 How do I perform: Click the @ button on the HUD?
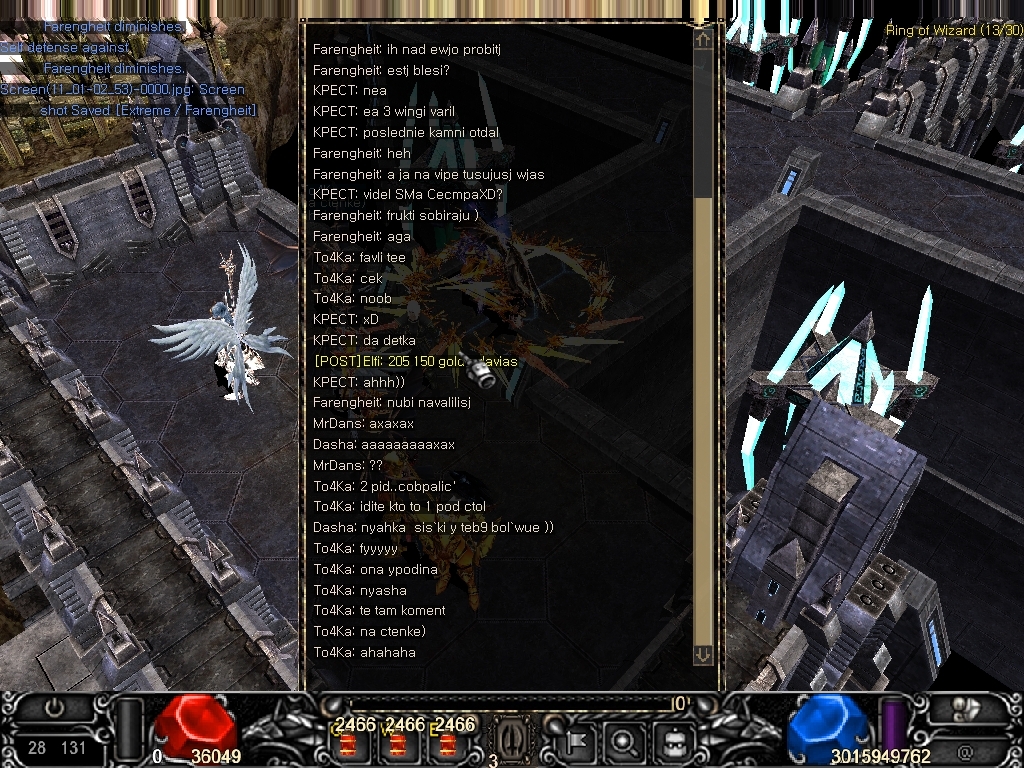pyautogui.click(x=965, y=752)
